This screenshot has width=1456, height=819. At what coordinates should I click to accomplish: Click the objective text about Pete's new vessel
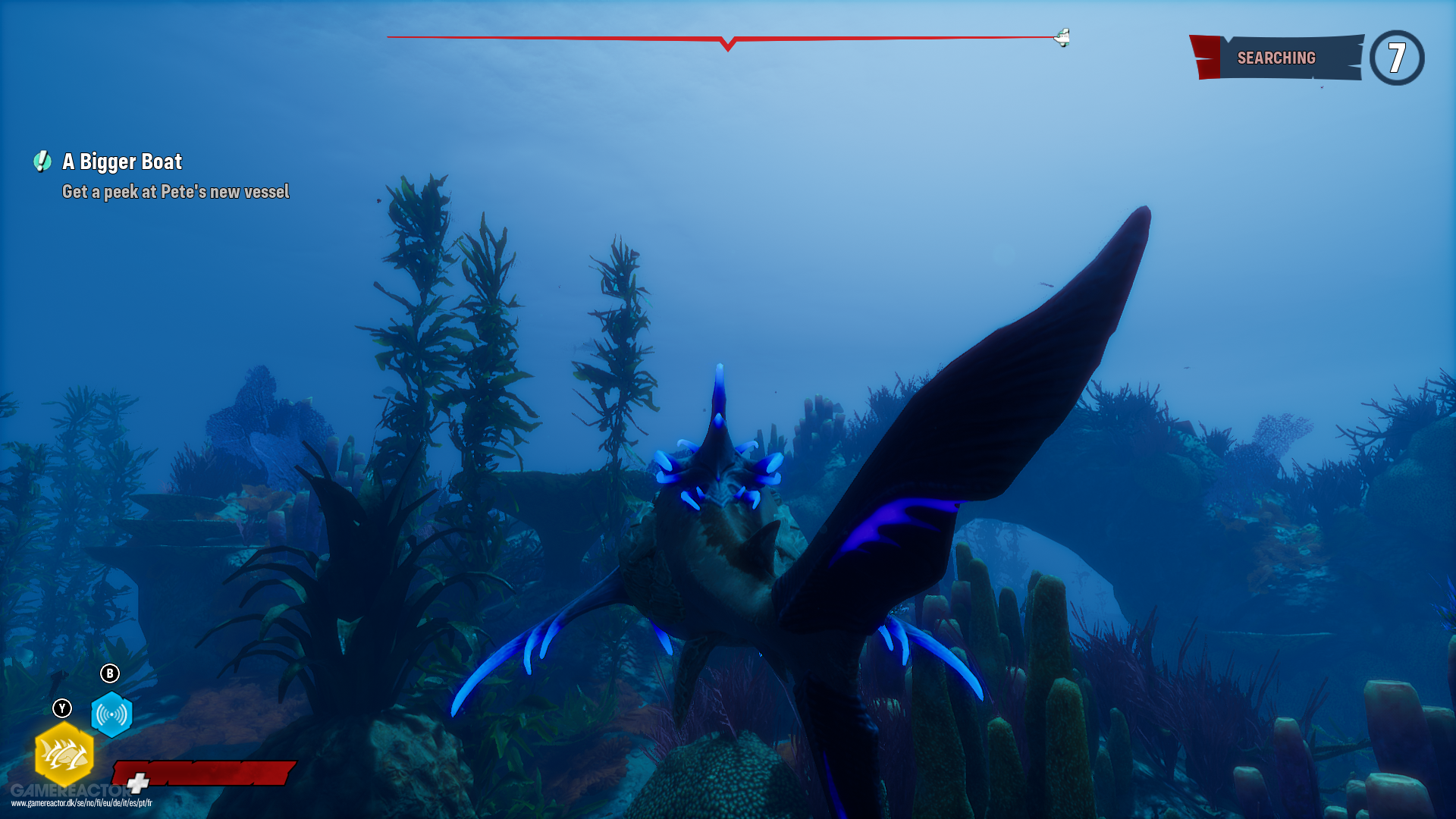(x=175, y=192)
